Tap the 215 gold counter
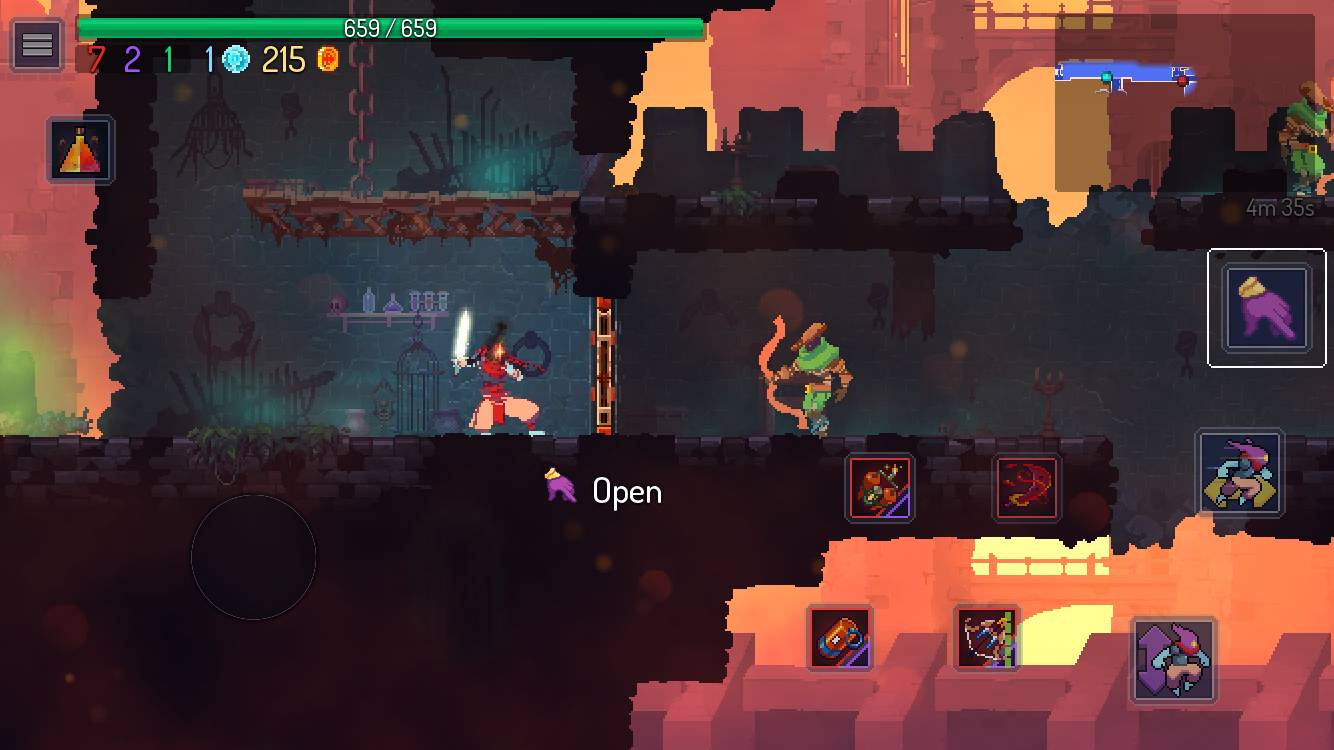1334x750 pixels. (283, 61)
